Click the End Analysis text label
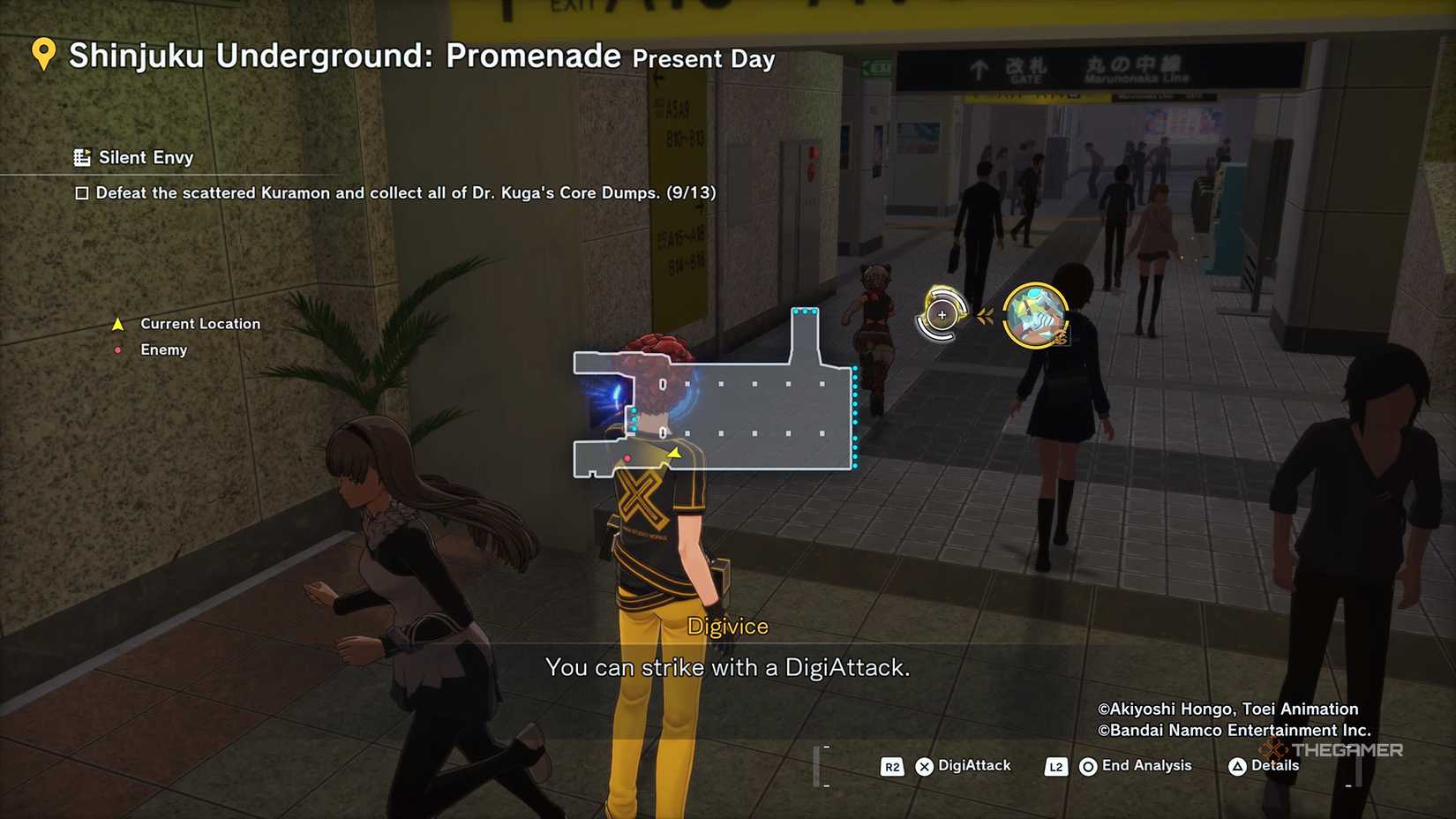 (1145, 766)
